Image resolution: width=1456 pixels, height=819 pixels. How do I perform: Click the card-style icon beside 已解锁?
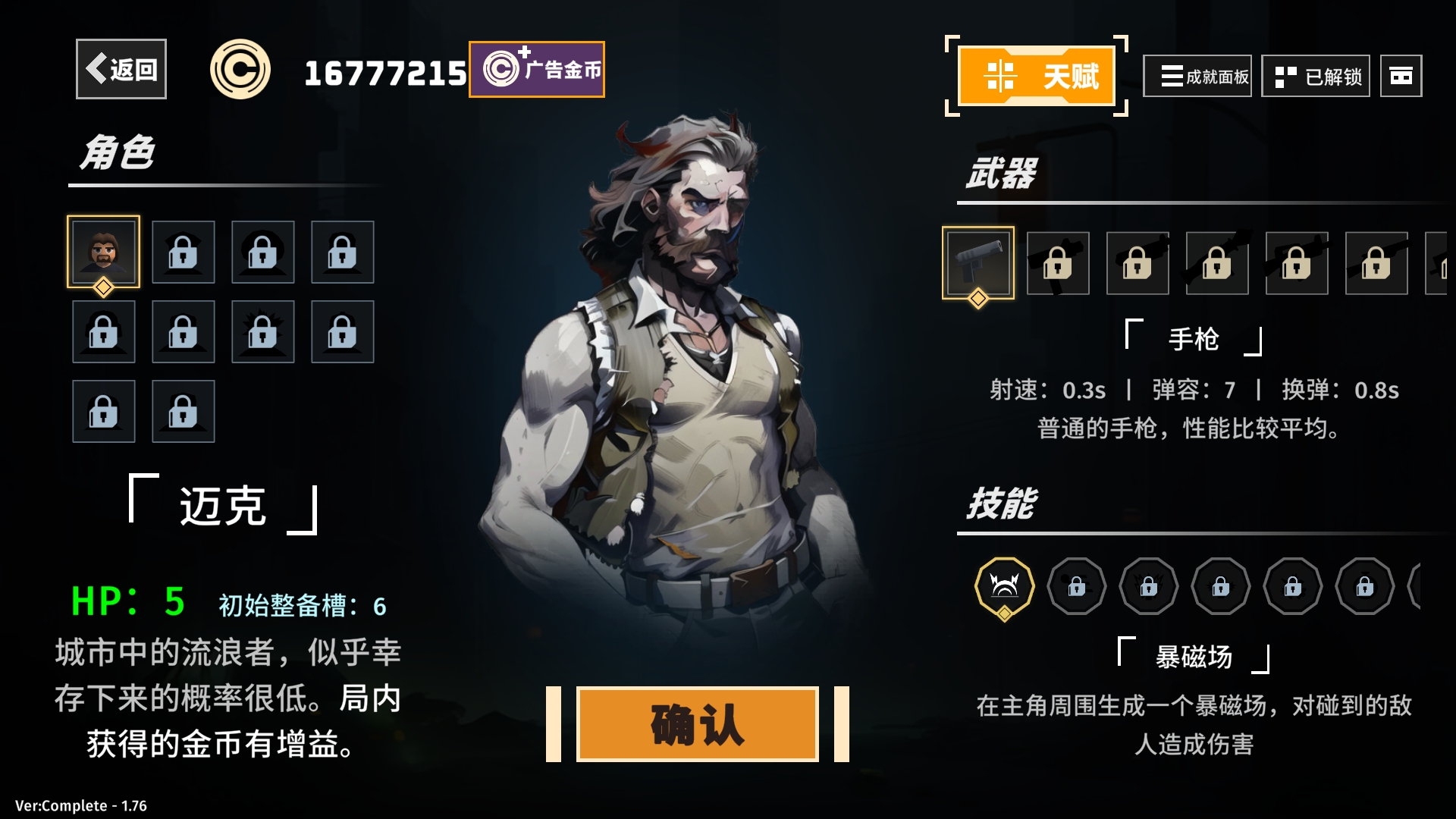pyautogui.click(x=1401, y=77)
